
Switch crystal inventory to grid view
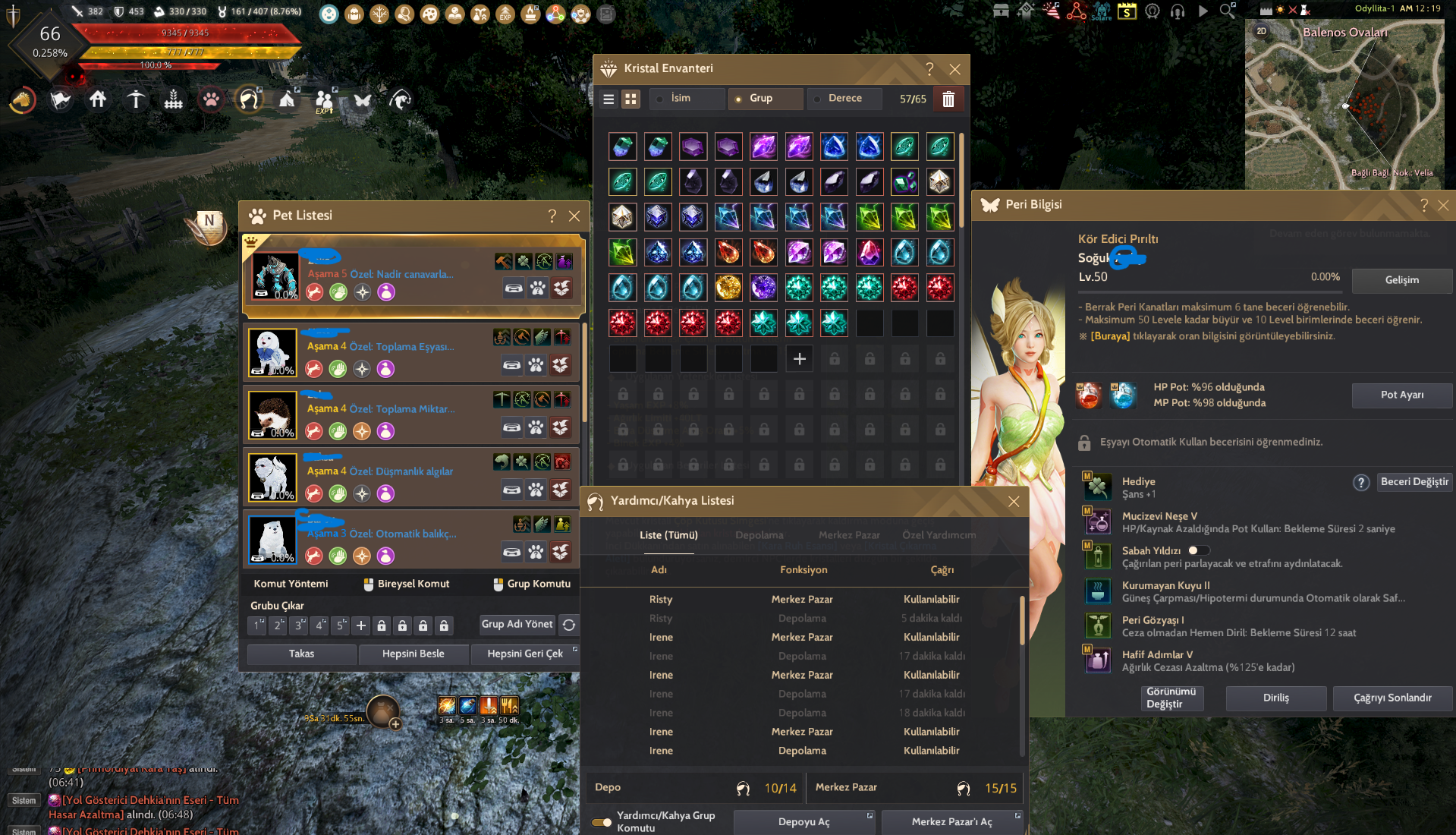631,99
